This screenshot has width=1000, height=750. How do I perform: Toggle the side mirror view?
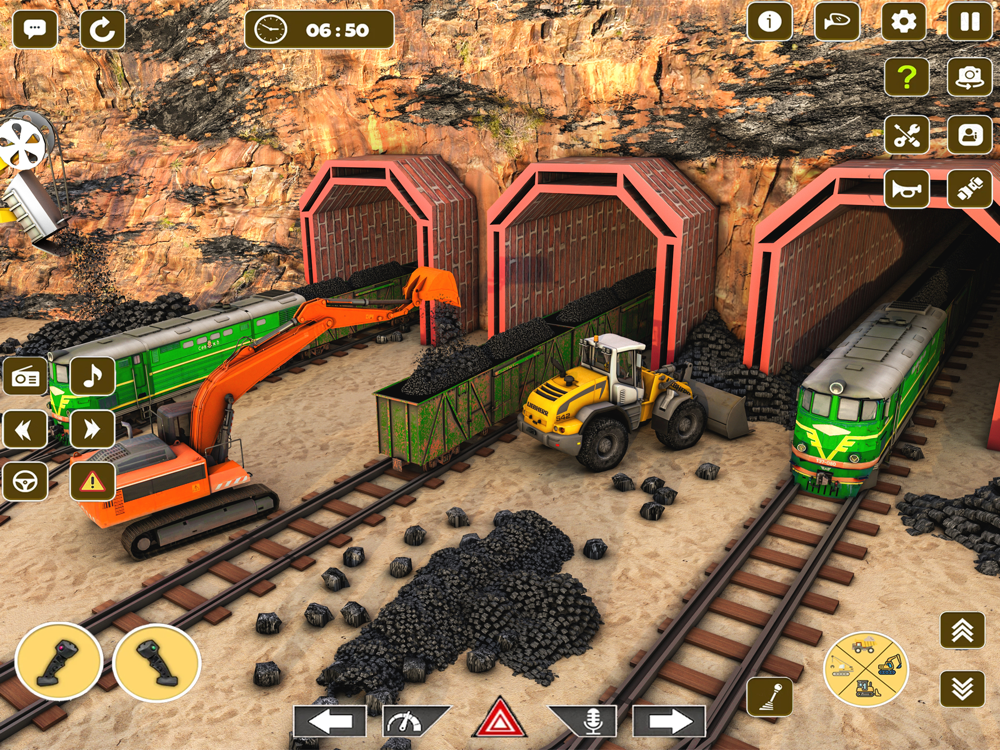pos(837,22)
